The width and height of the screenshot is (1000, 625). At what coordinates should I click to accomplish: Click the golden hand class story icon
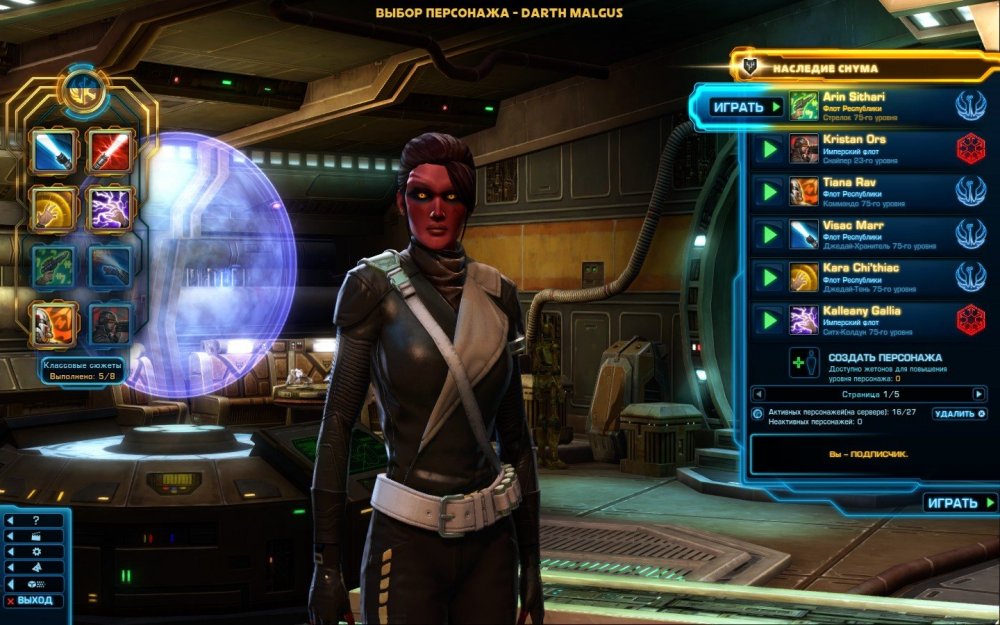pos(53,208)
